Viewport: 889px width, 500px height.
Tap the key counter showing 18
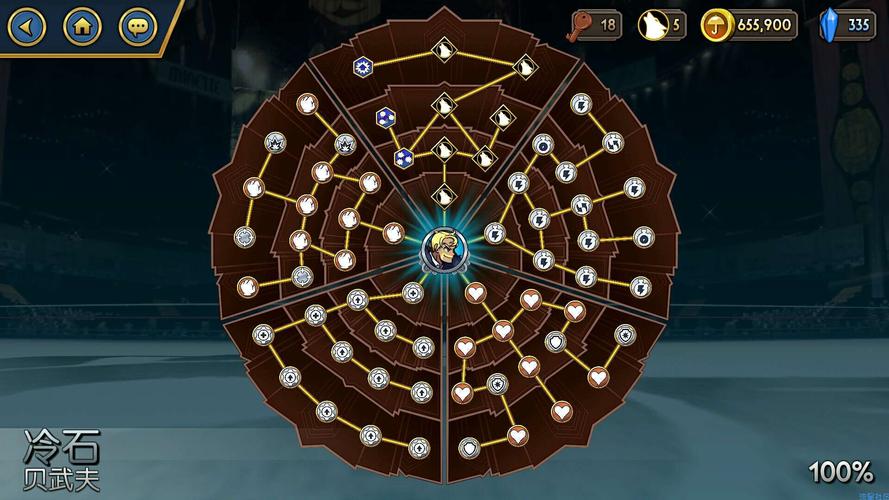596,25
